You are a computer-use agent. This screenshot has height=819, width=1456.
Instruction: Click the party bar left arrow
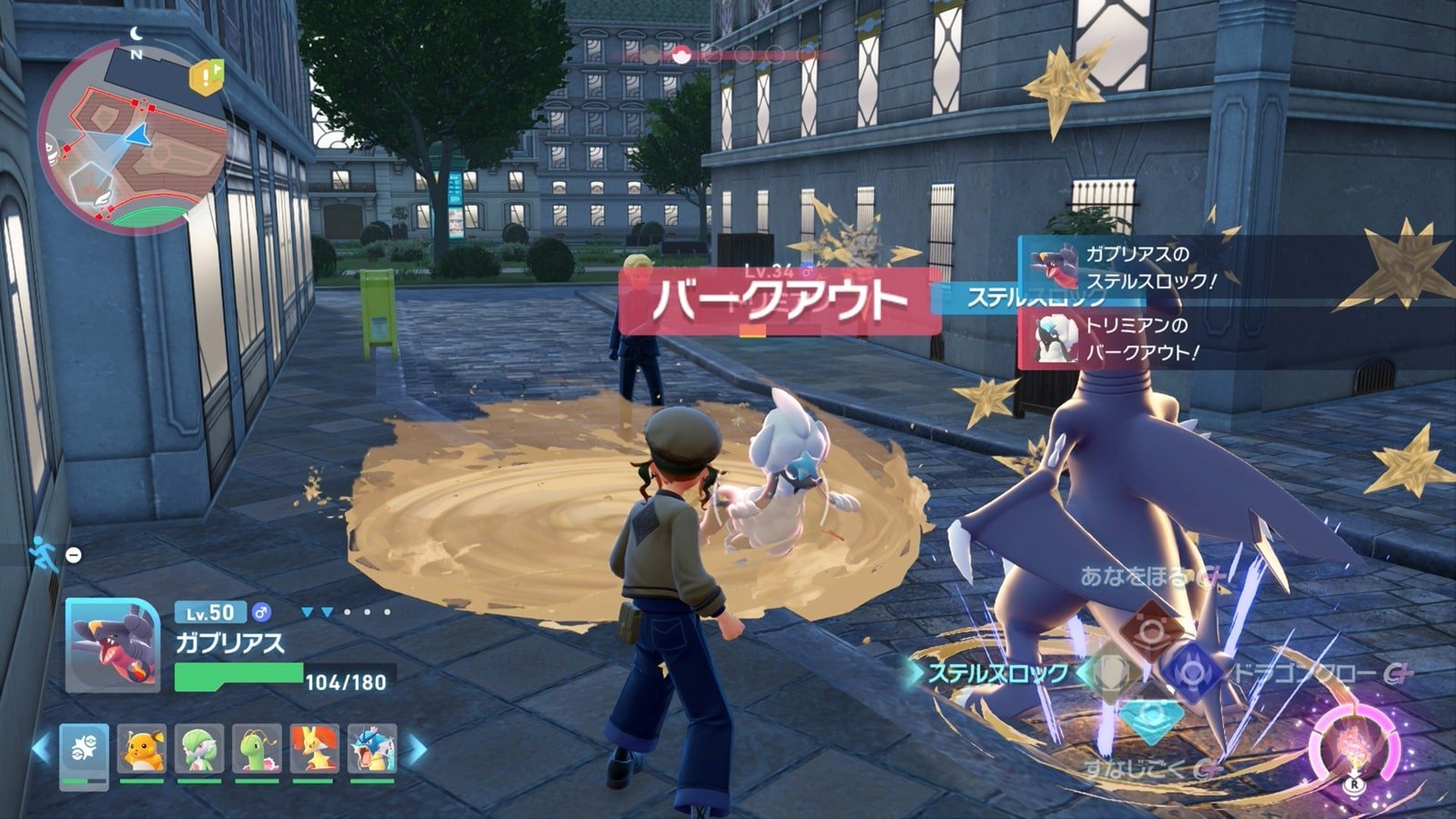pos(41,750)
